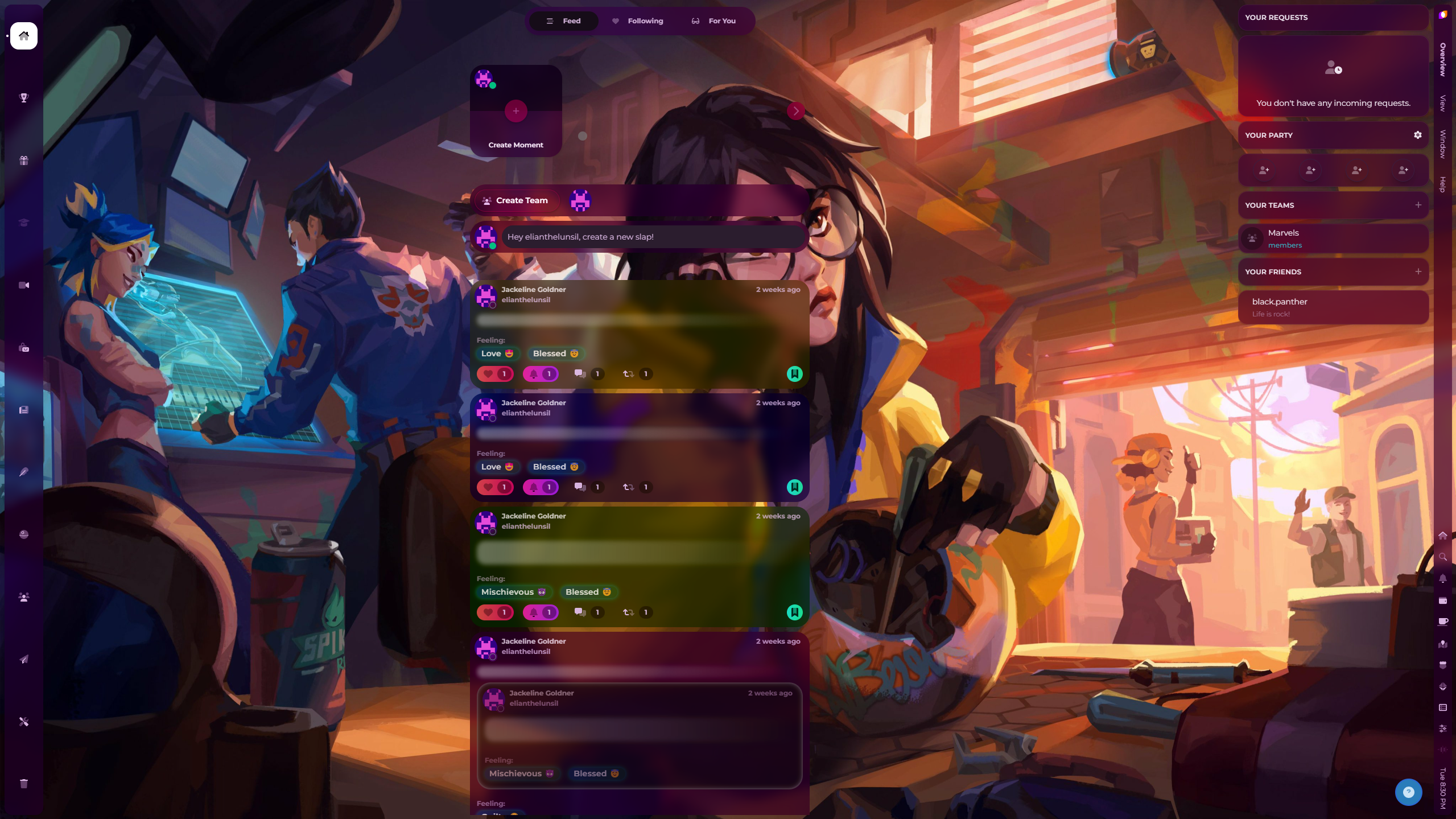Open the Overview vertical menu item
This screenshot has width=1456, height=819.
point(1443,59)
